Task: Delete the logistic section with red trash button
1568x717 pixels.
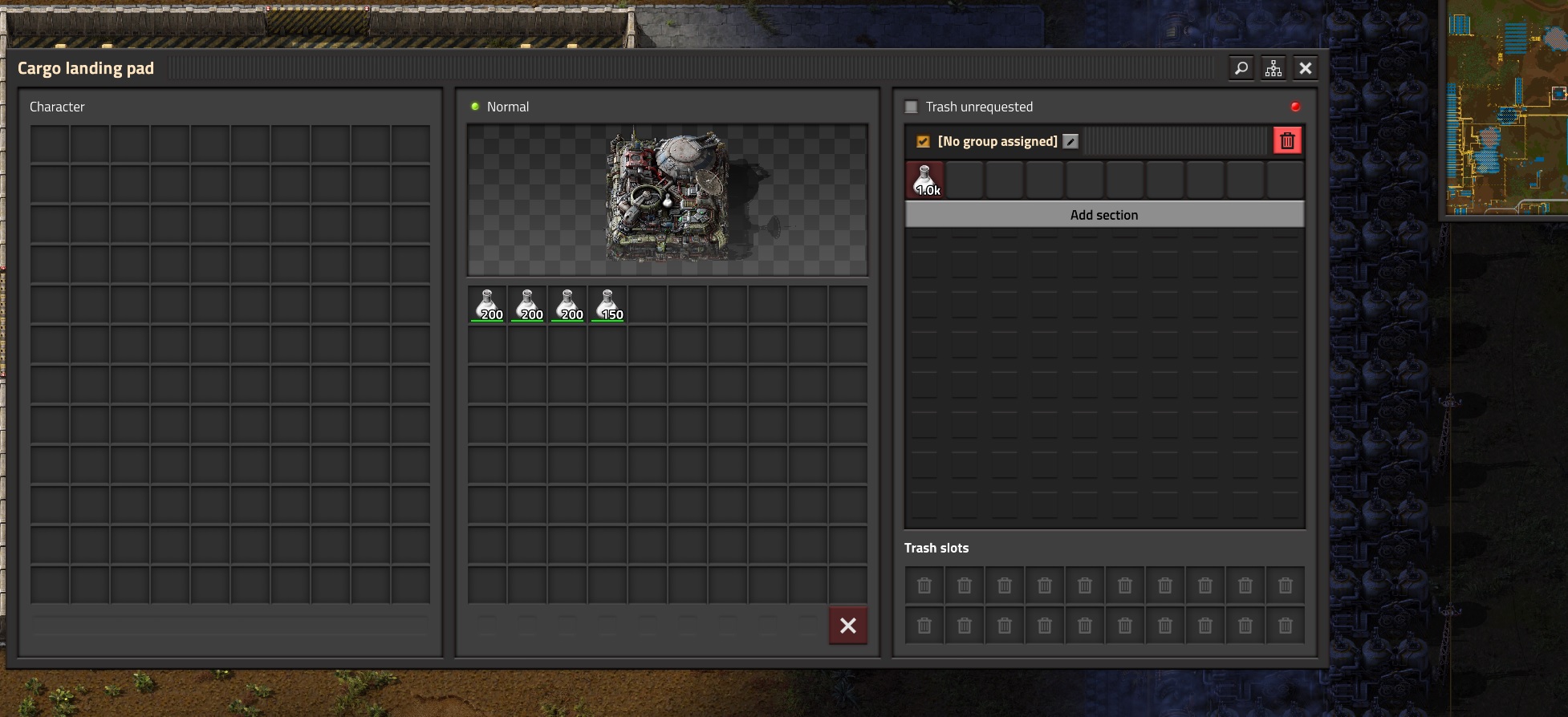Action: [1287, 141]
